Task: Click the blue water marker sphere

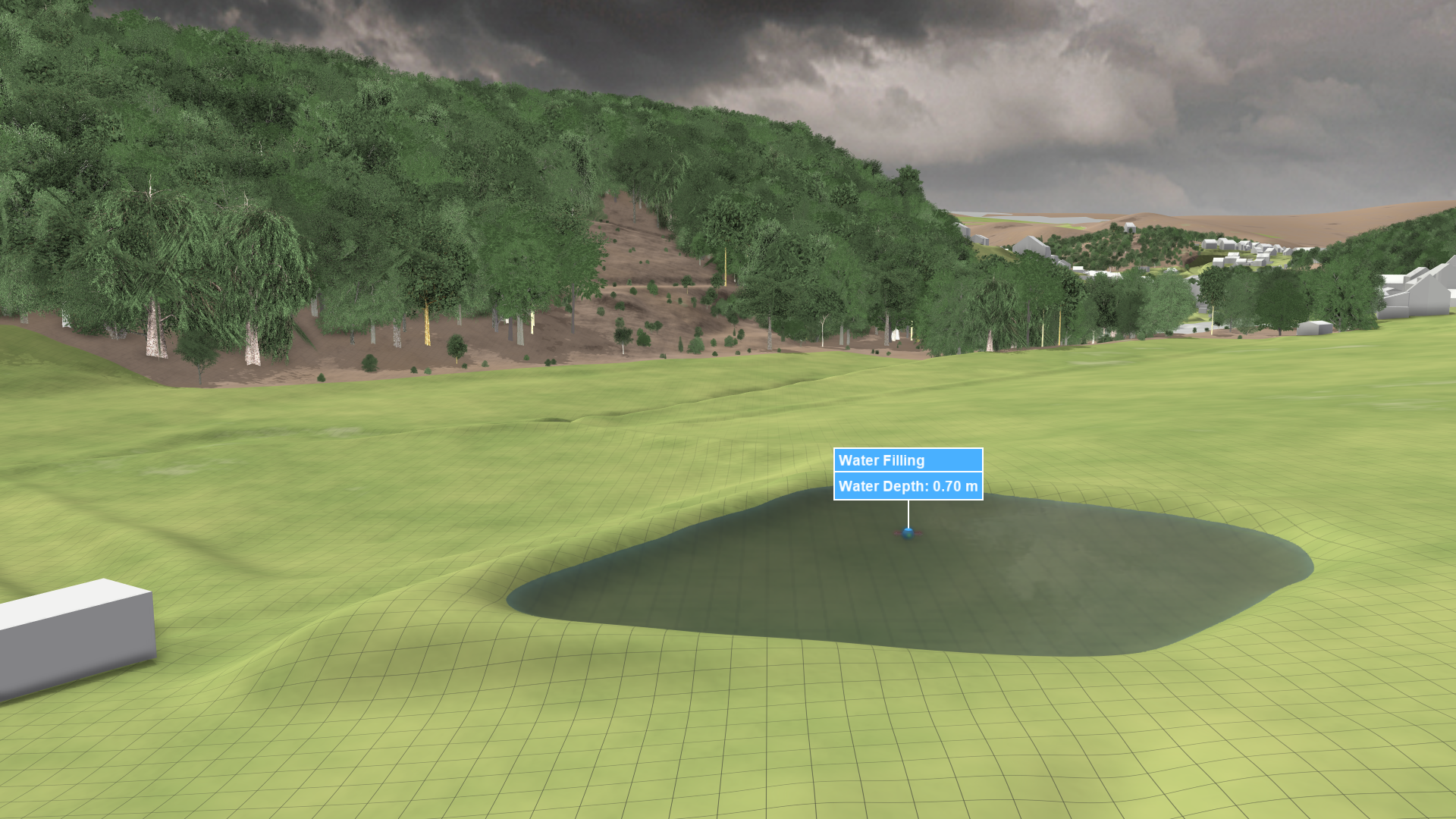Action: tap(908, 533)
